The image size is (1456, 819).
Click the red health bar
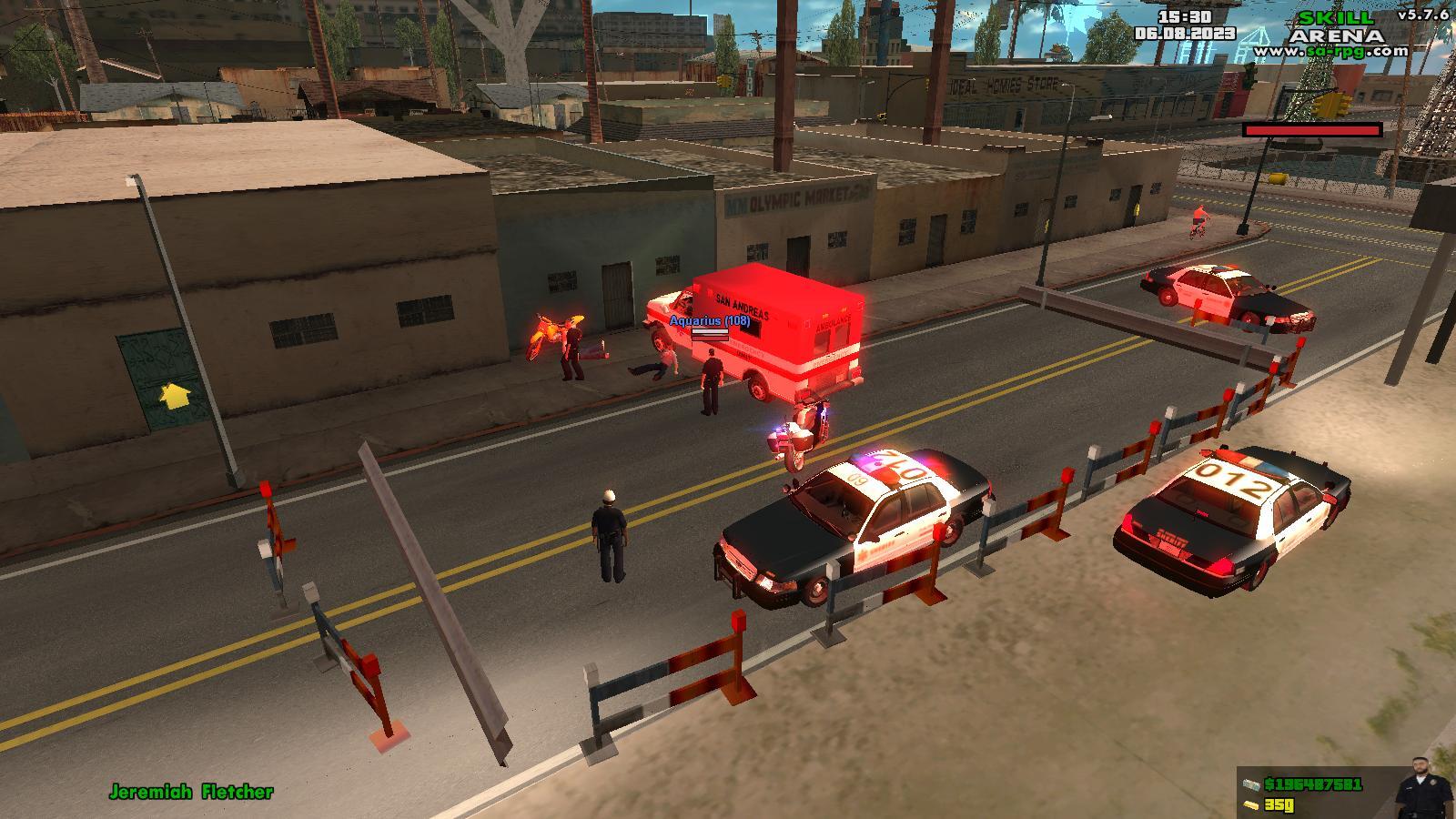tap(1314, 129)
